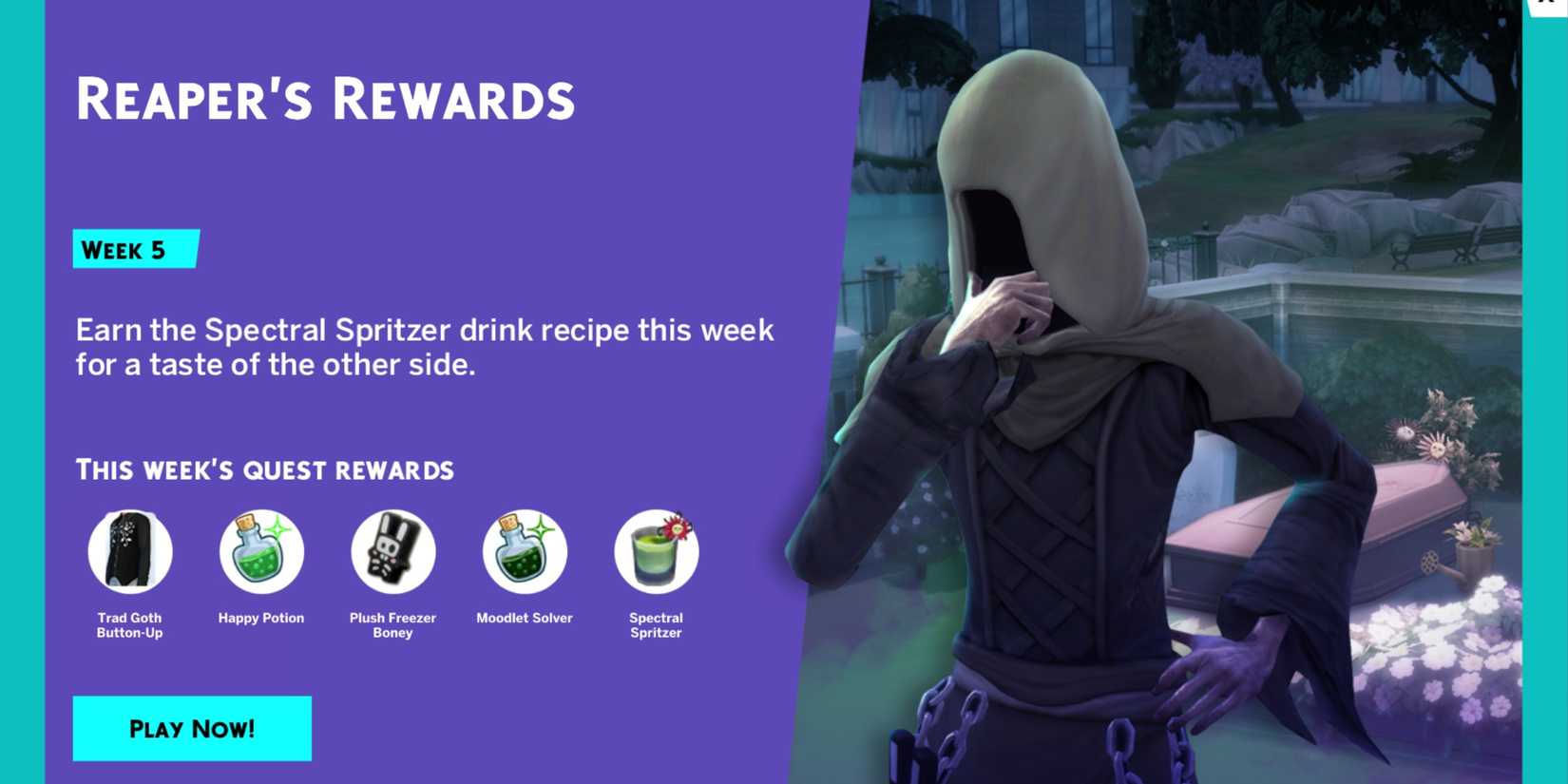Select the Spectral Spritzer text label
1568x784 pixels.
coord(656,624)
